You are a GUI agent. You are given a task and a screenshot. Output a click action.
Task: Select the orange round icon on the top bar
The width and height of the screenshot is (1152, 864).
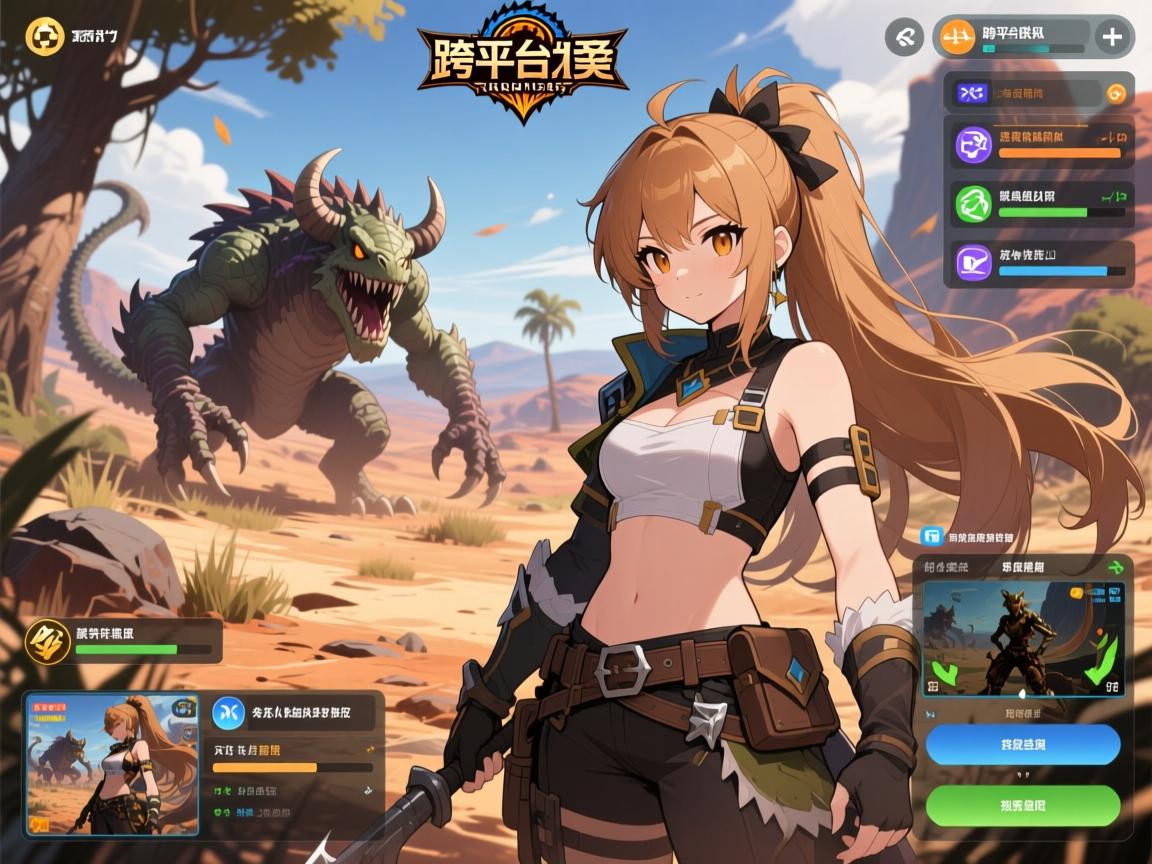[x=958, y=38]
